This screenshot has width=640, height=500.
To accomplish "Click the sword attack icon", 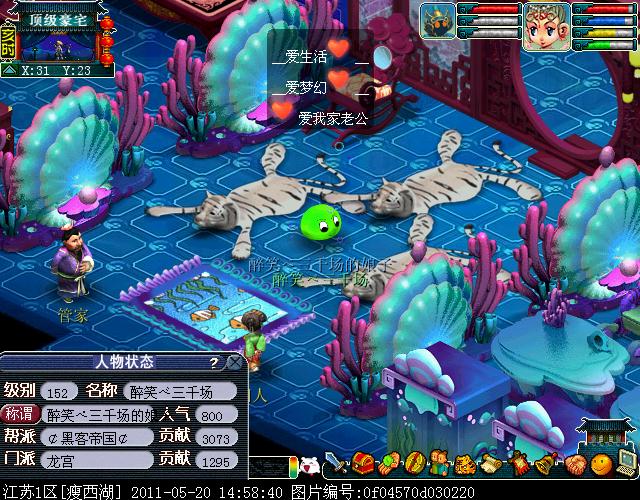I will tap(337, 465).
